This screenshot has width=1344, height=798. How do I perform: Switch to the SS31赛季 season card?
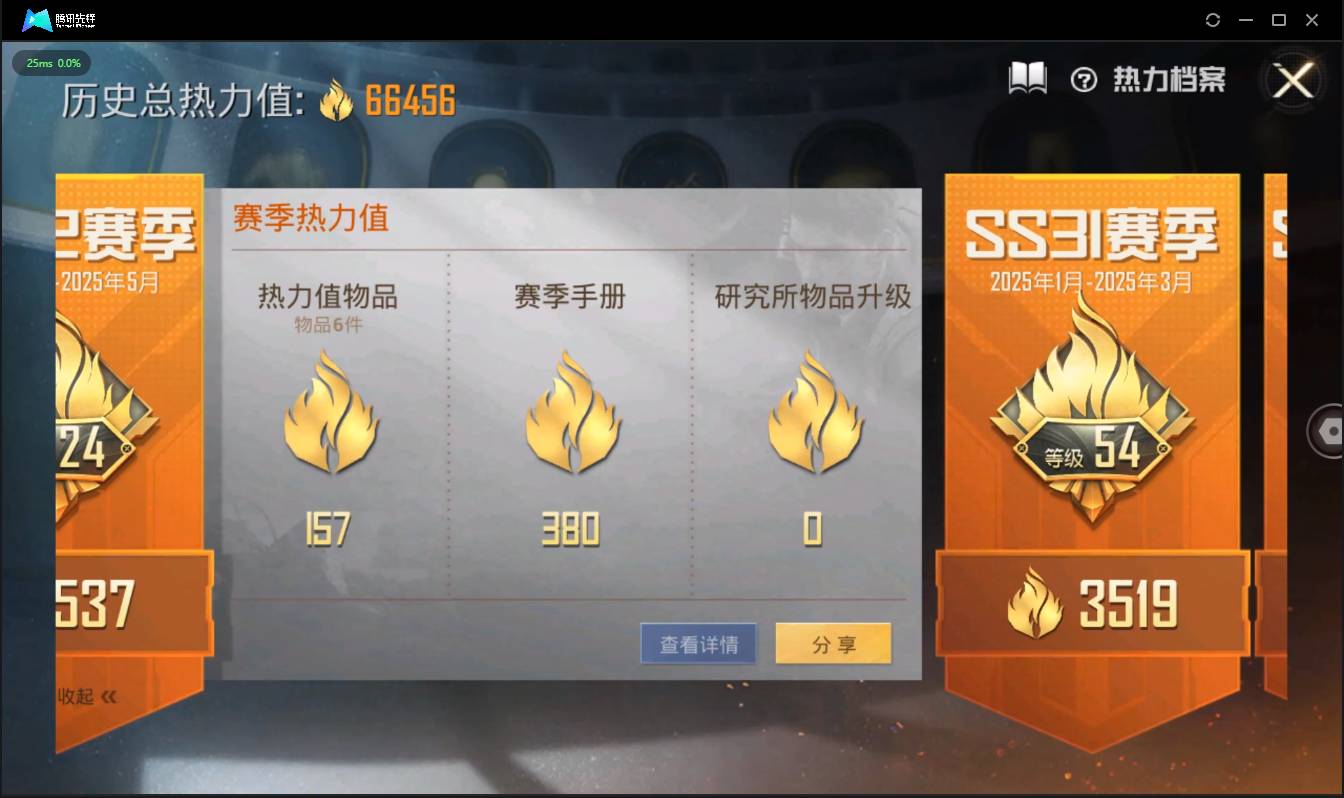(x=1090, y=230)
